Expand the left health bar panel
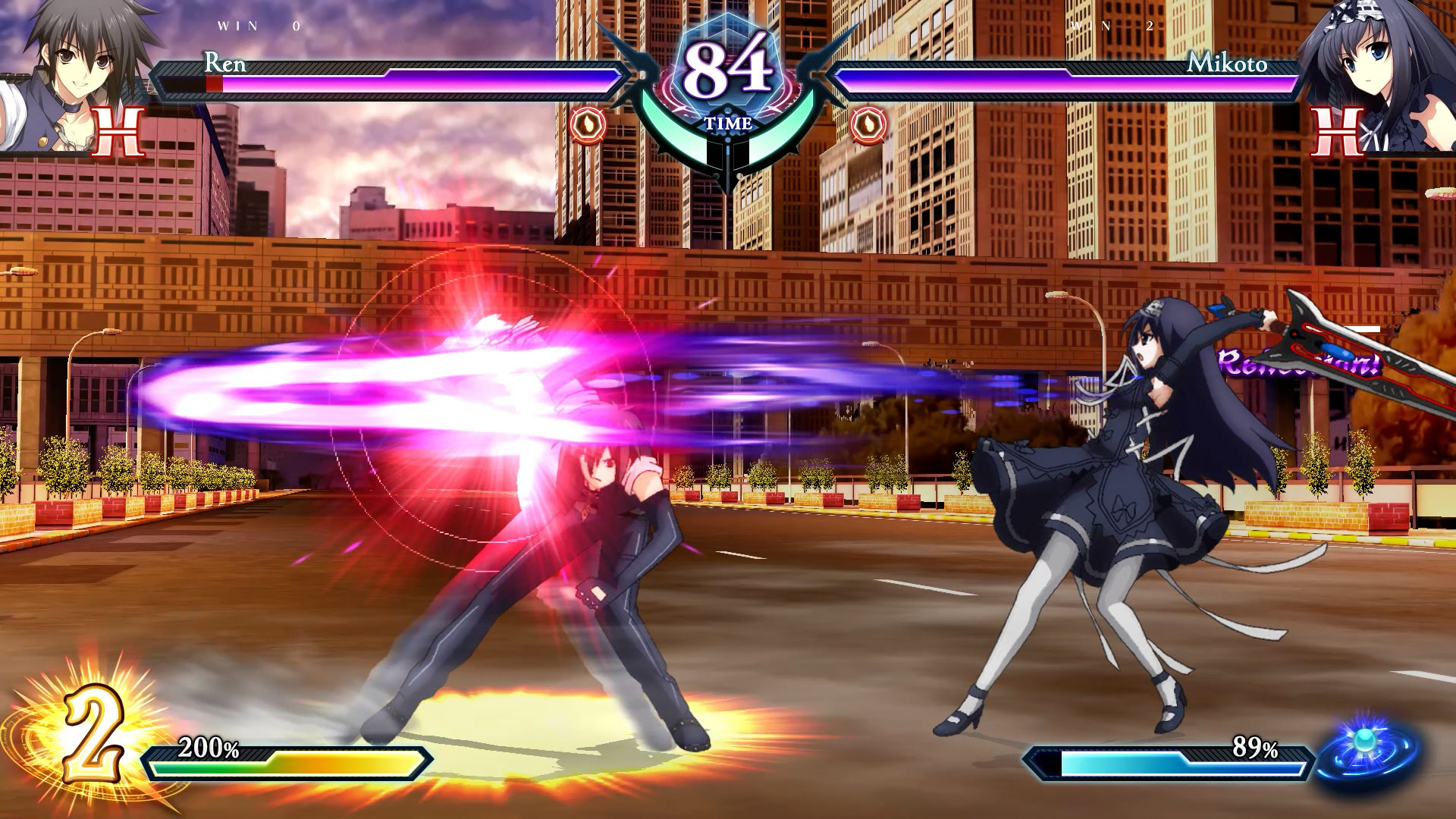 point(387,76)
